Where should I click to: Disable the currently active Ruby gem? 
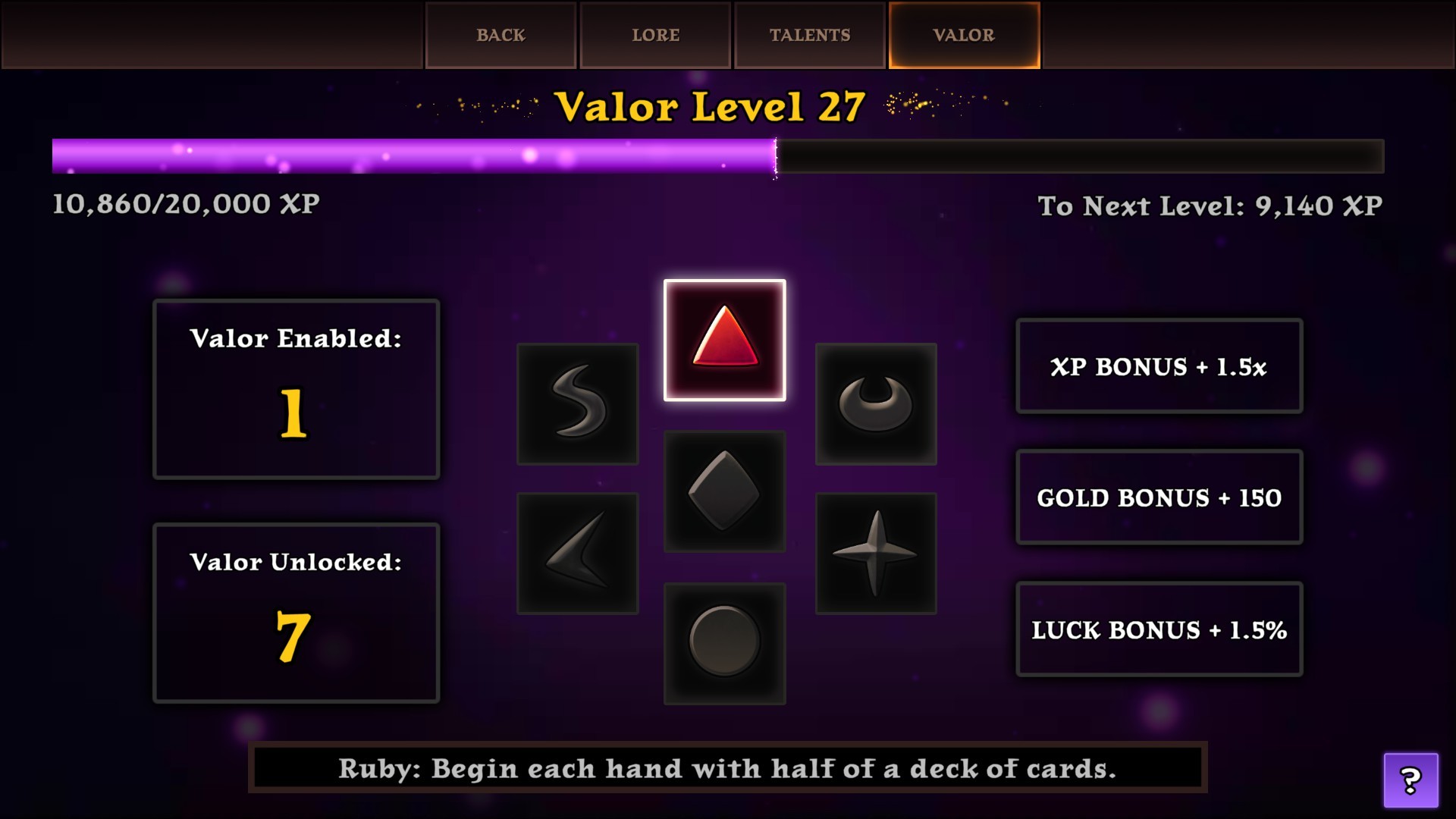point(724,341)
